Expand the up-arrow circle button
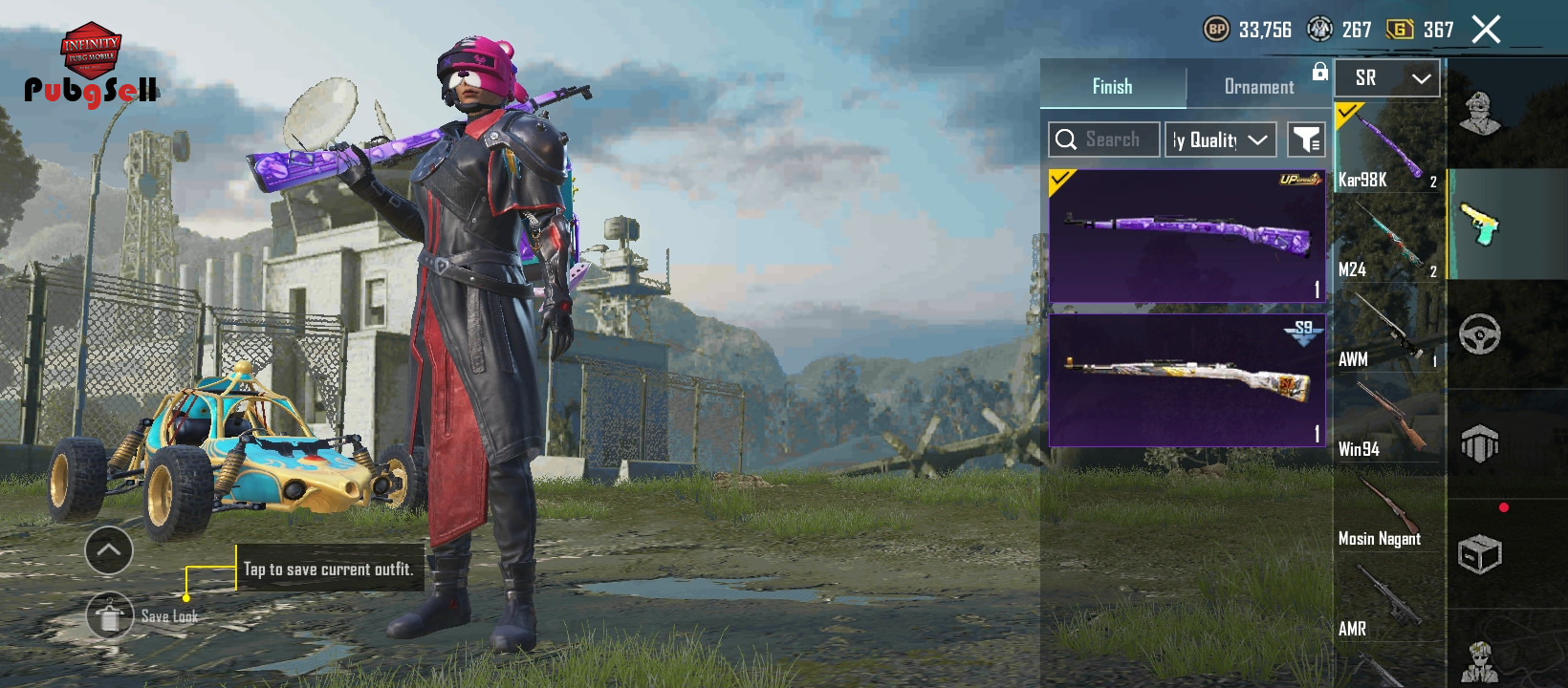1568x688 pixels. (x=109, y=550)
